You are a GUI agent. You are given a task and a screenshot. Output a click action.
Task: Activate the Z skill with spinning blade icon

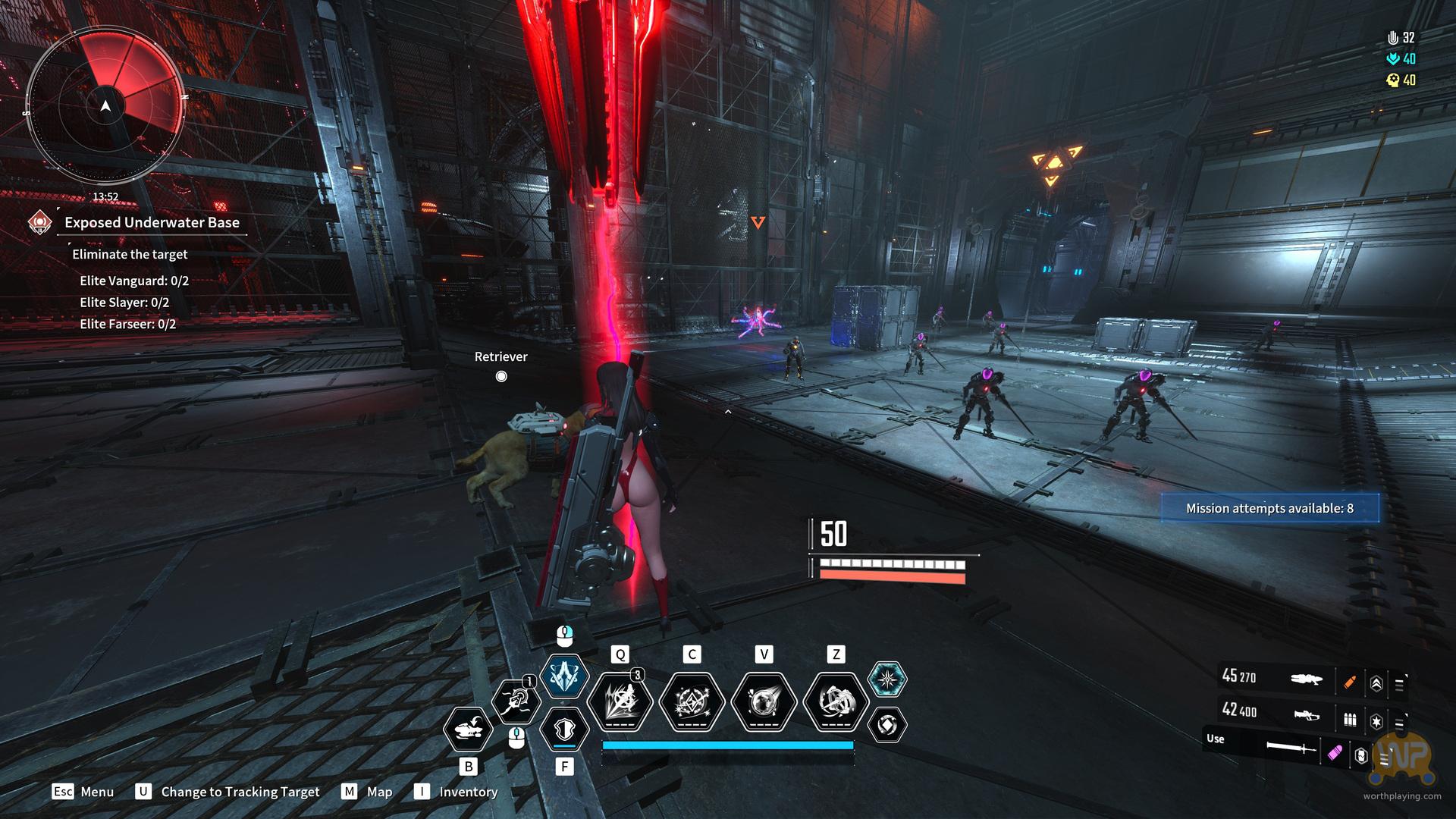pyautogui.click(x=836, y=701)
